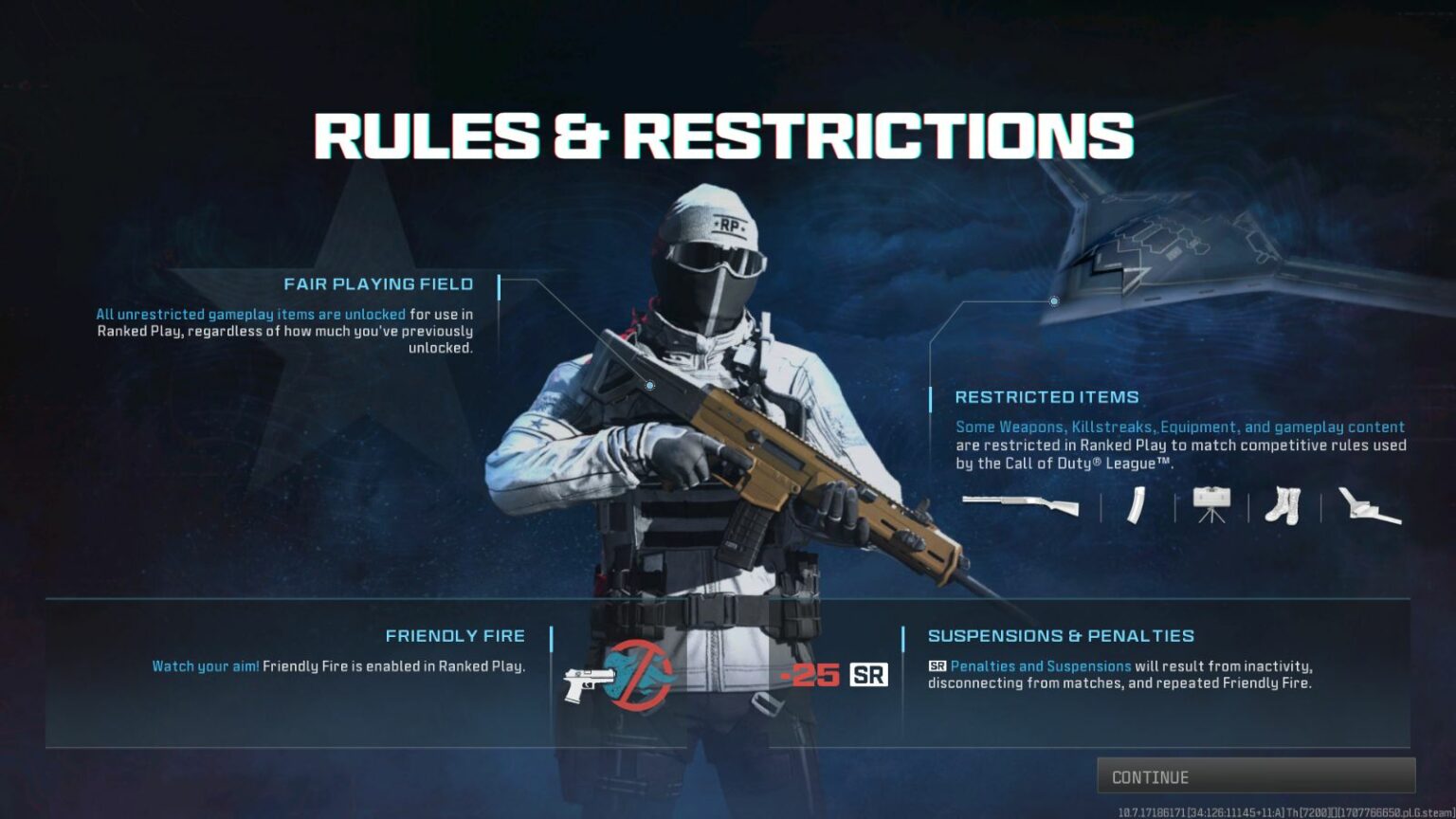The image size is (1456, 819).
Task: Click the white SR badge icon
Action: pyautogui.click(x=868, y=676)
